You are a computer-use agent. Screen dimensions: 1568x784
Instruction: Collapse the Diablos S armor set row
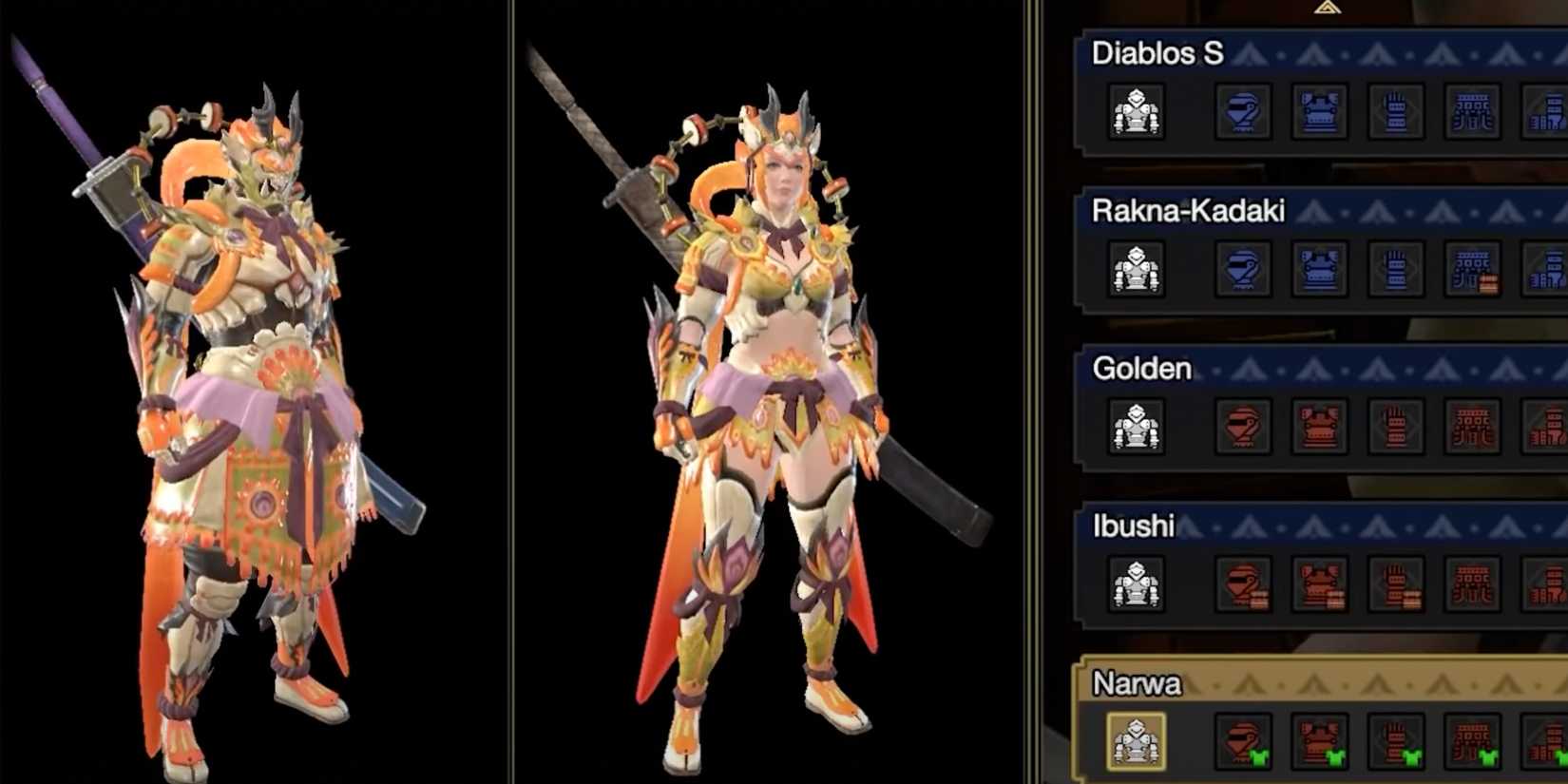[1159, 55]
